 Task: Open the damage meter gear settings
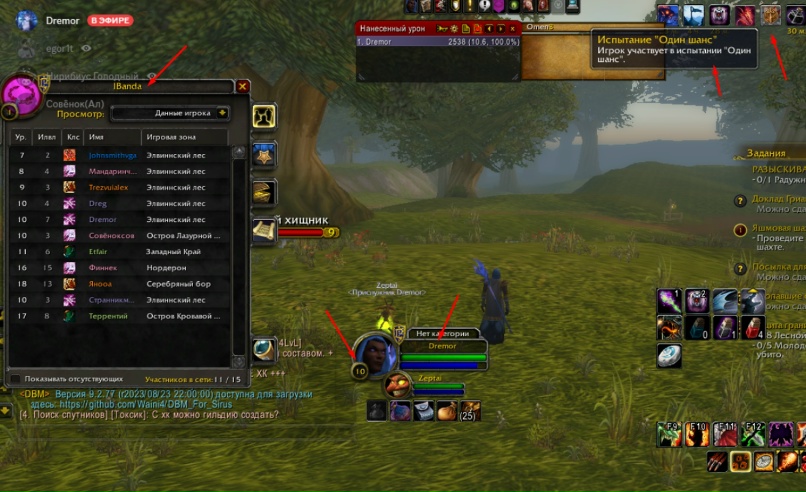point(455,29)
